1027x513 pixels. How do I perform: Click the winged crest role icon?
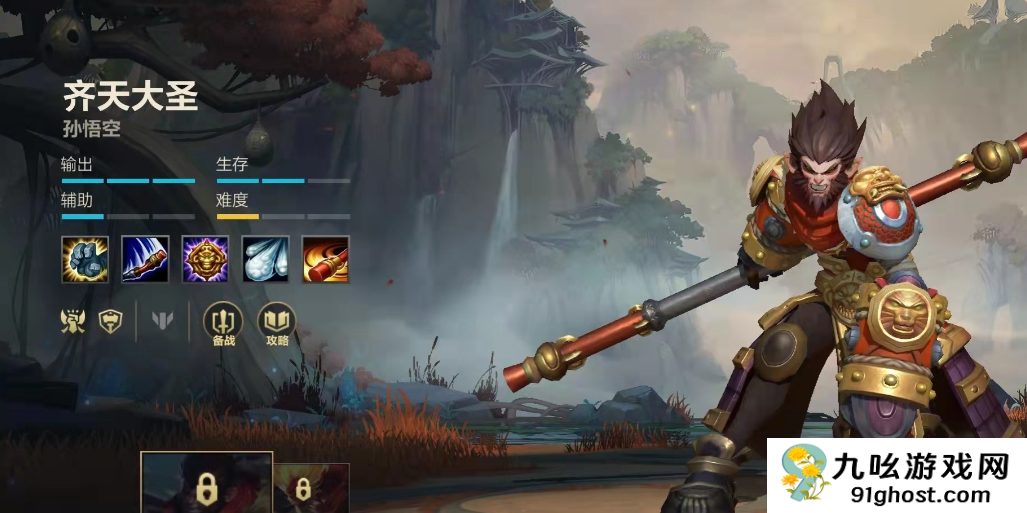[x=74, y=321]
